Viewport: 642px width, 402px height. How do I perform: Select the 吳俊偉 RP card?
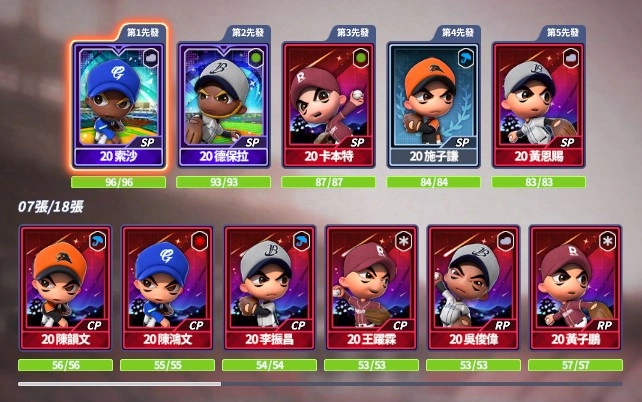pyautogui.click(x=473, y=287)
